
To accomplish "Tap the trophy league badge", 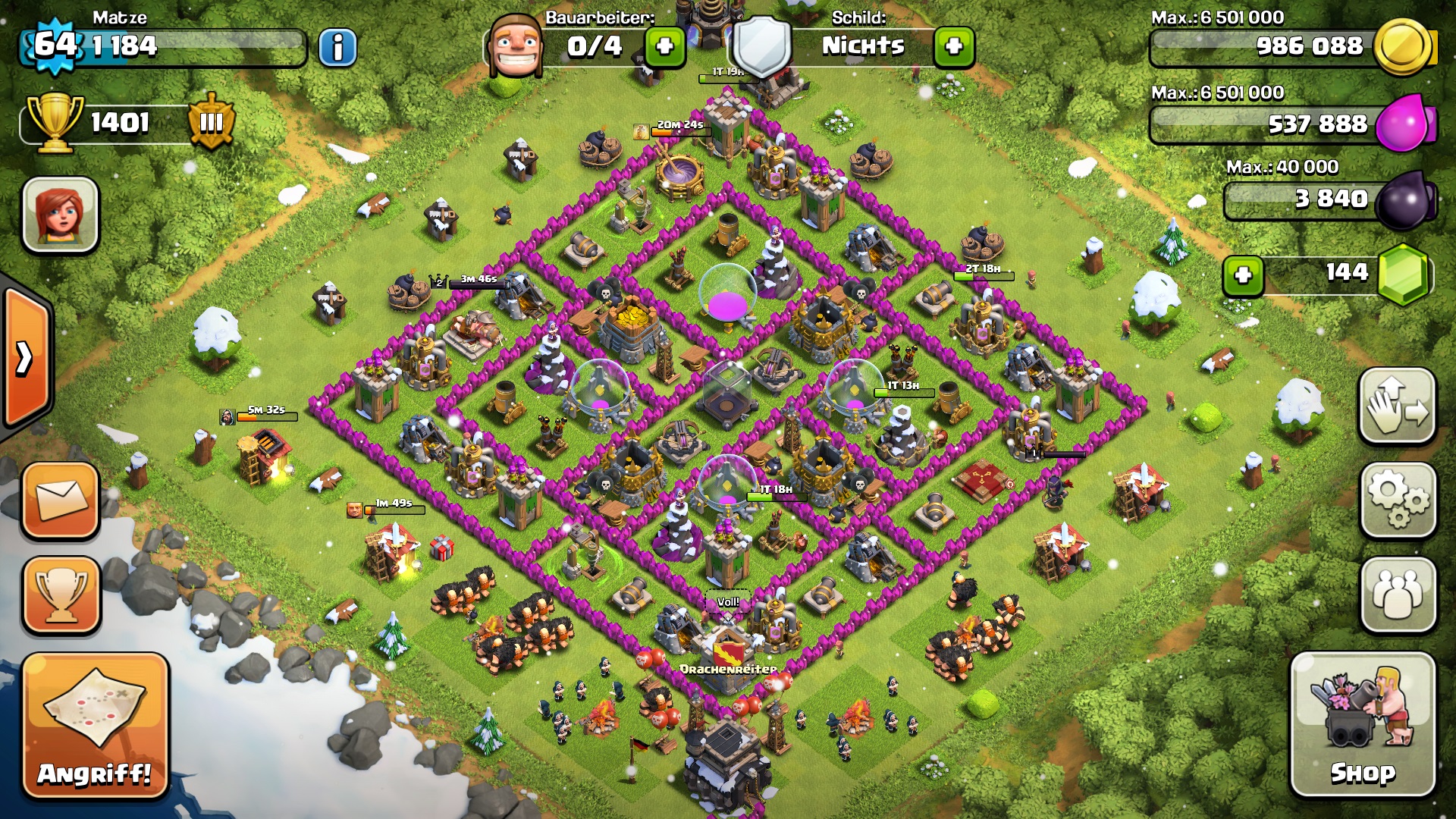I will click(211, 121).
